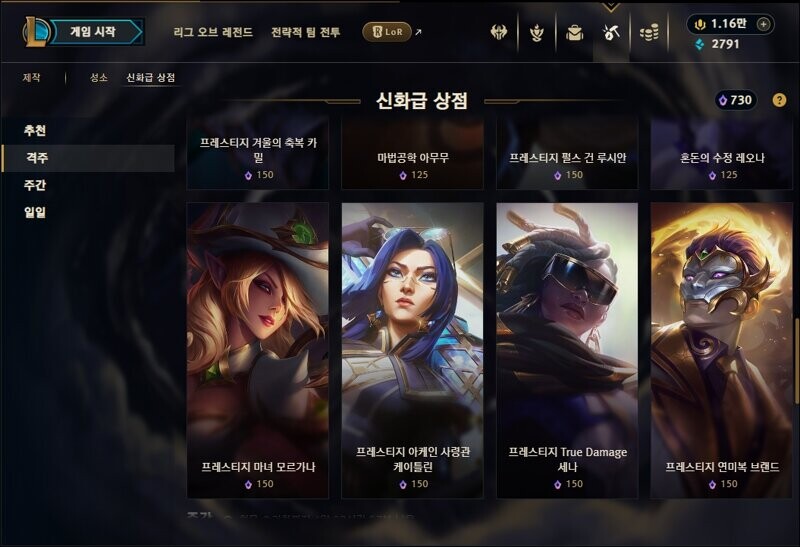
Task: Switch to the 제작 sub-tab
Action: click(x=33, y=77)
